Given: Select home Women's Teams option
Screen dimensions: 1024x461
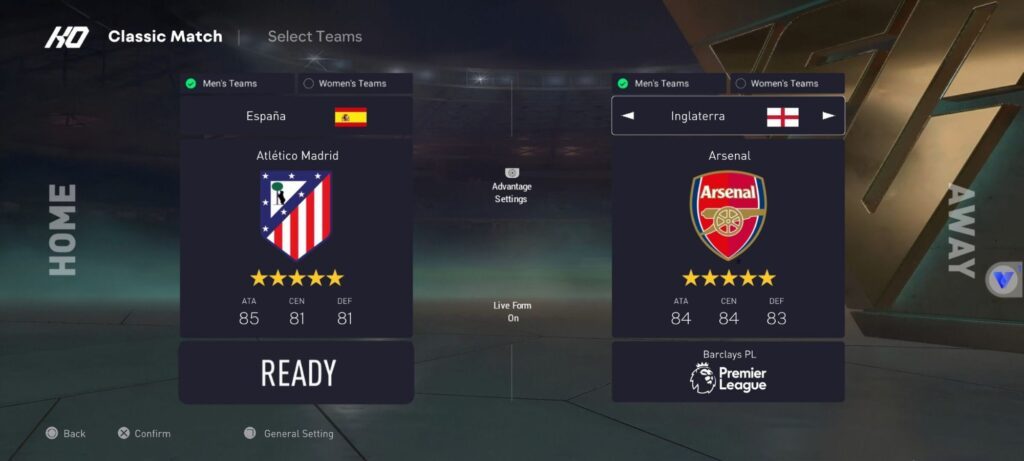Looking at the screenshot, I should (352, 84).
